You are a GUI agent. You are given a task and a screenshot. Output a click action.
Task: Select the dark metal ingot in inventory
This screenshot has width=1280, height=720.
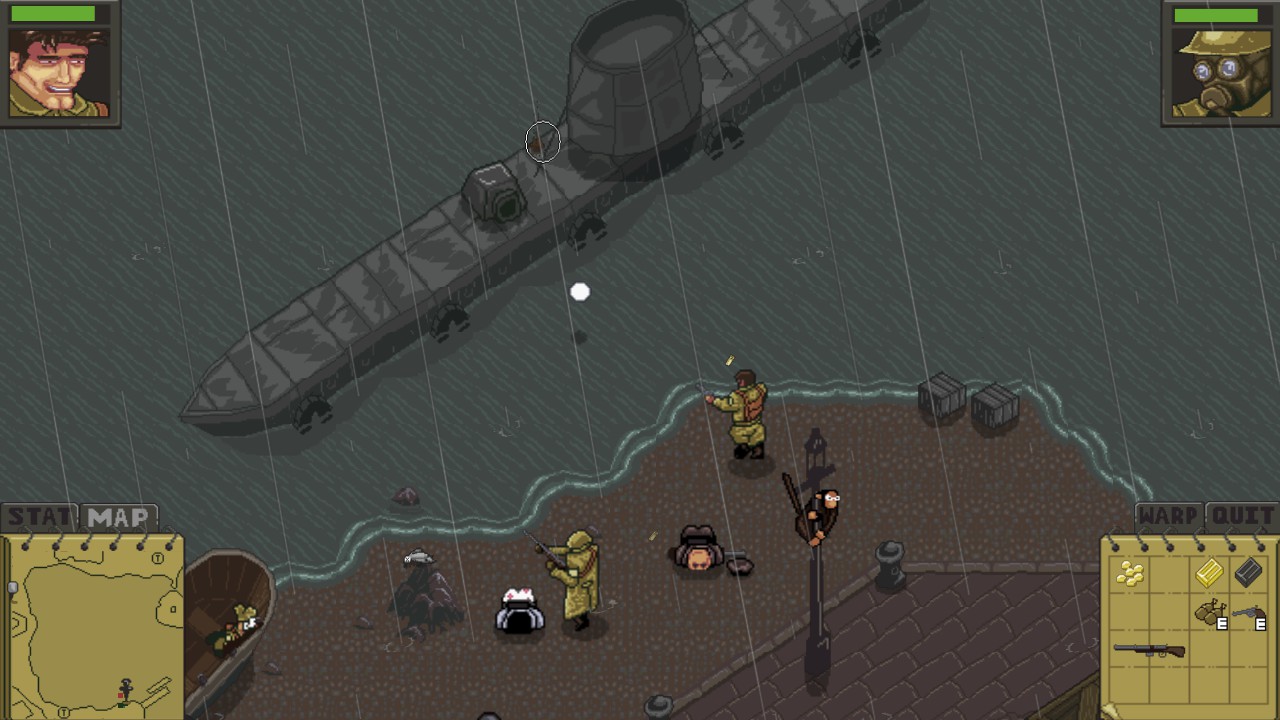1249,573
